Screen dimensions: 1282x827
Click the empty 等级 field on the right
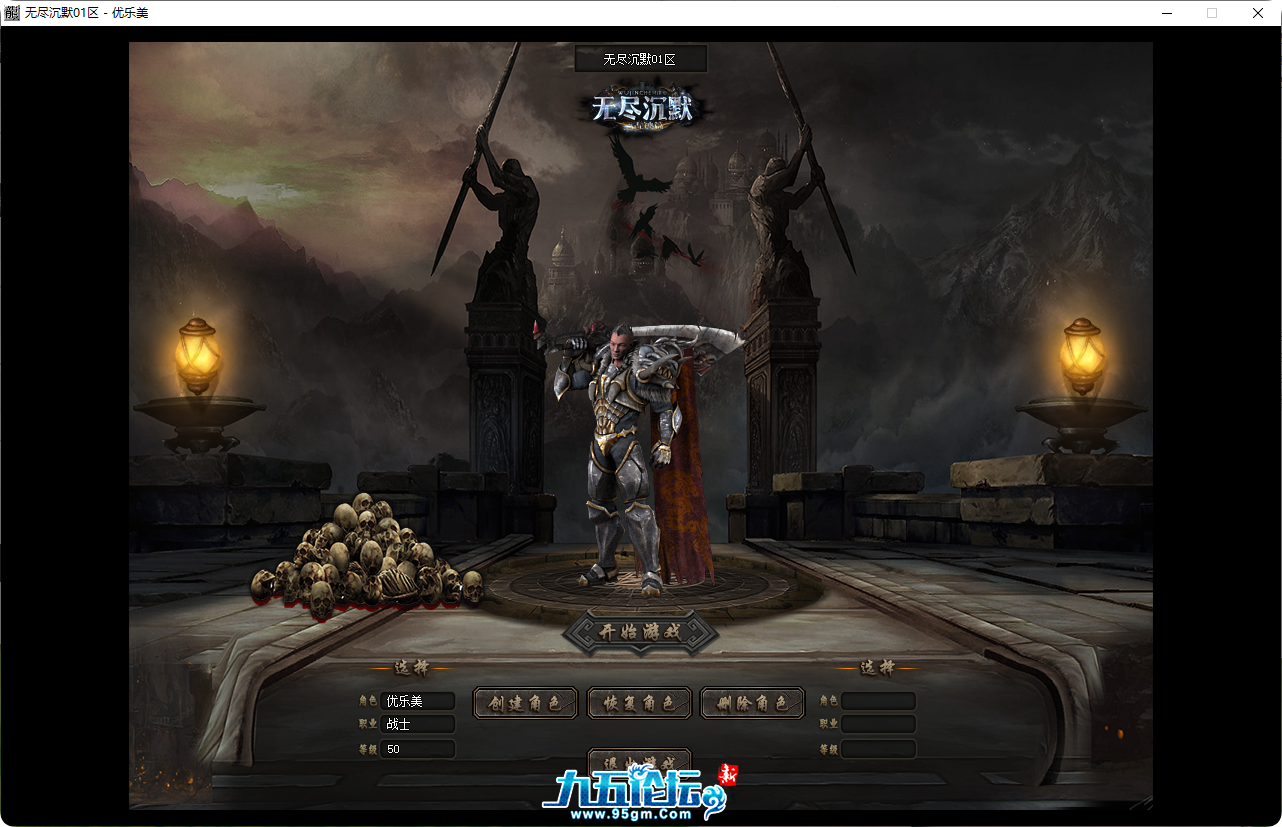point(877,748)
